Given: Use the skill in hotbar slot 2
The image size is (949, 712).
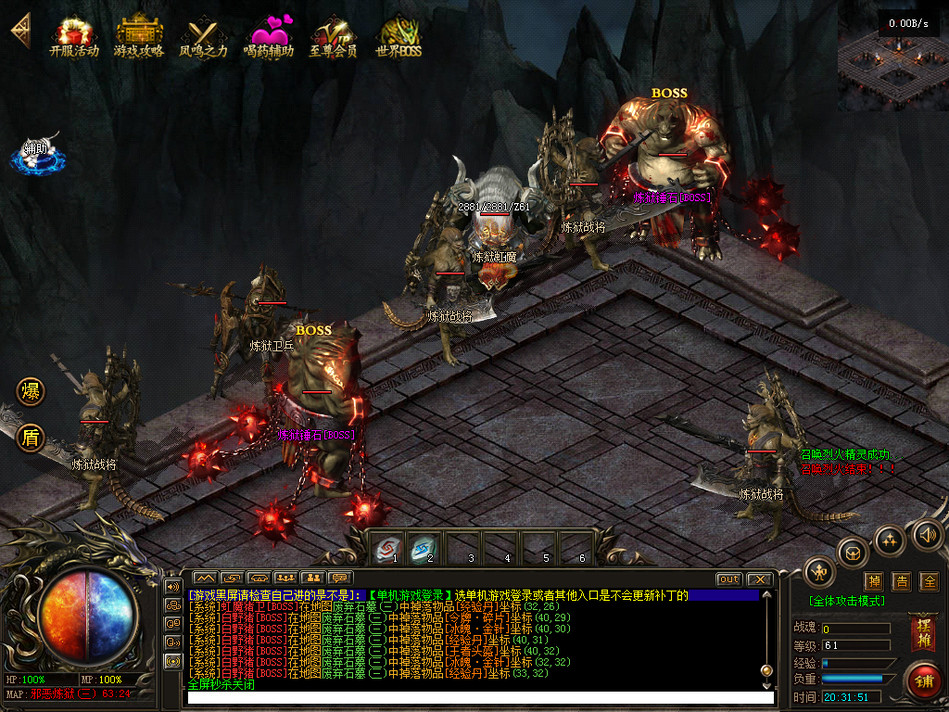Looking at the screenshot, I should coord(423,548).
